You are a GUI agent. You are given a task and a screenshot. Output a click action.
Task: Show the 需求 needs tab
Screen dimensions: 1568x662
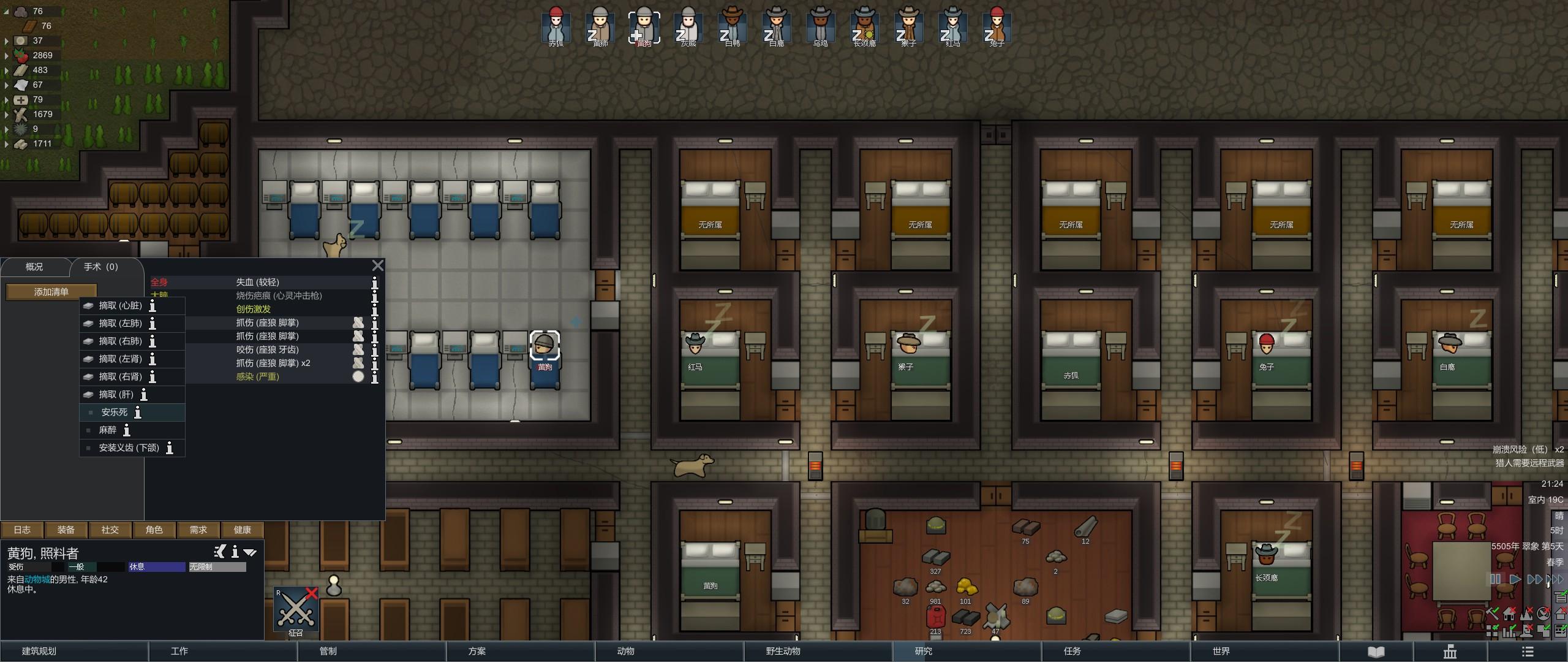pyautogui.click(x=198, y=530)
